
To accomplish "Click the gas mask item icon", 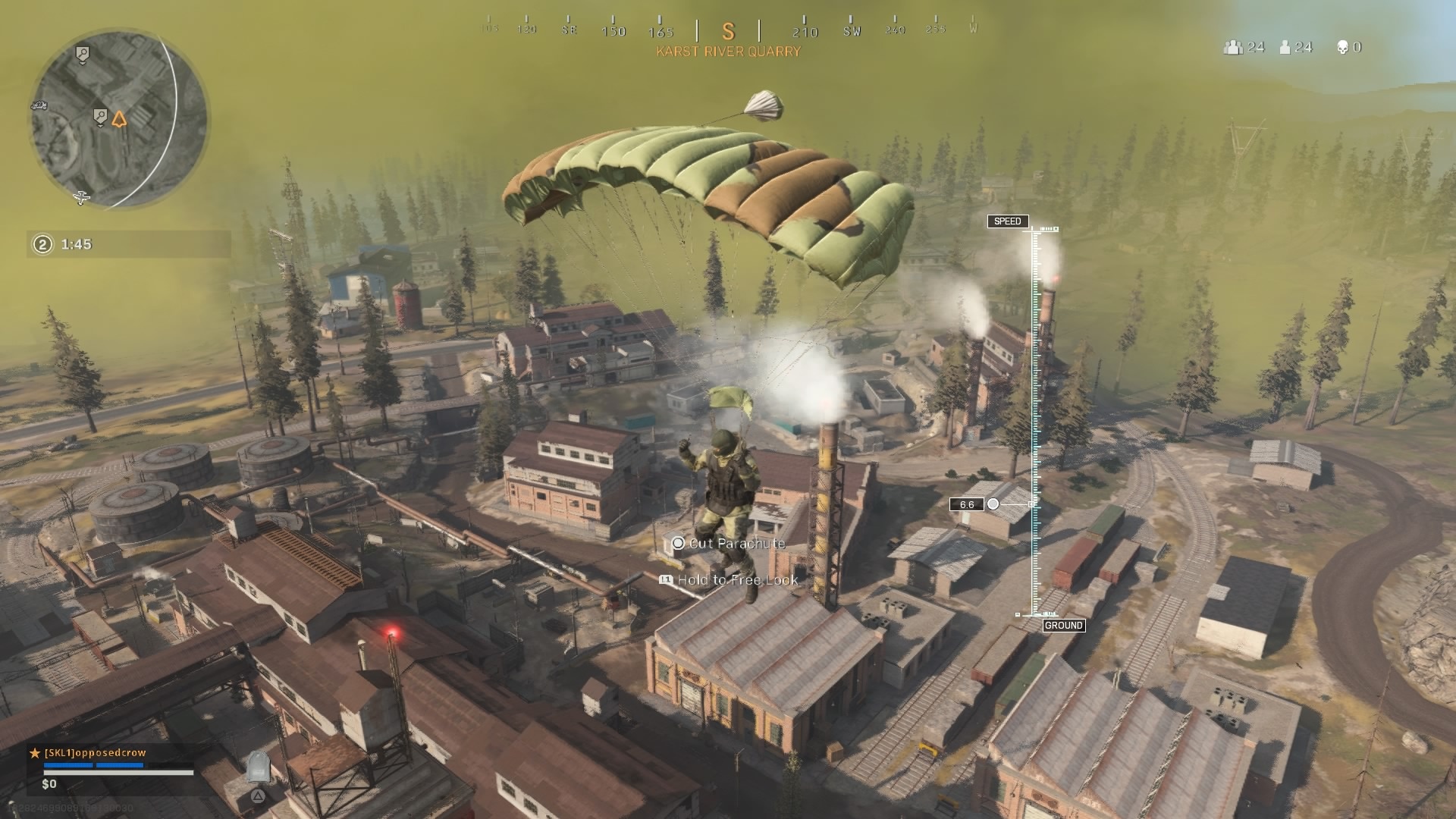I will (259, 767).
